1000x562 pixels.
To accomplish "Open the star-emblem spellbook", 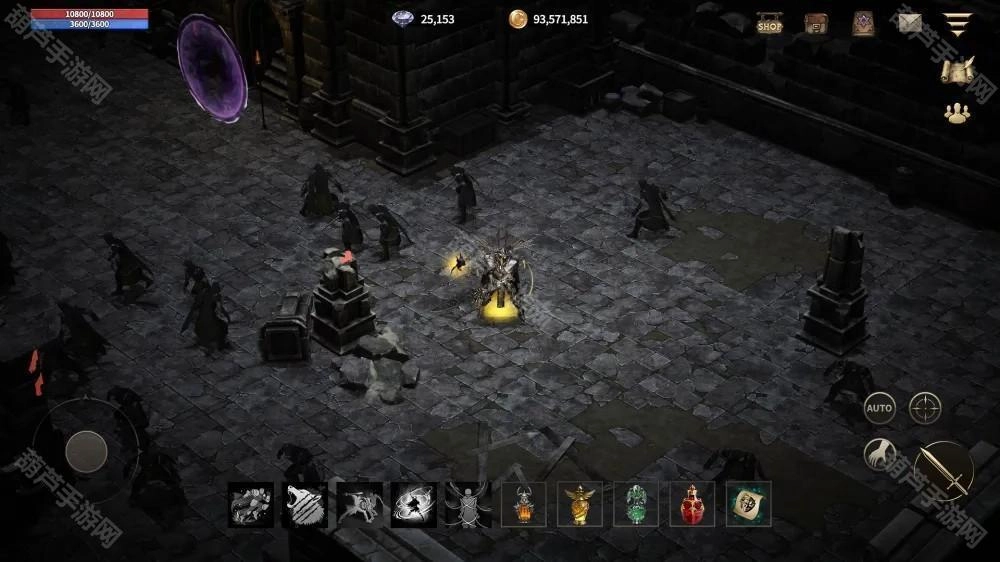I will coord(863,24).
